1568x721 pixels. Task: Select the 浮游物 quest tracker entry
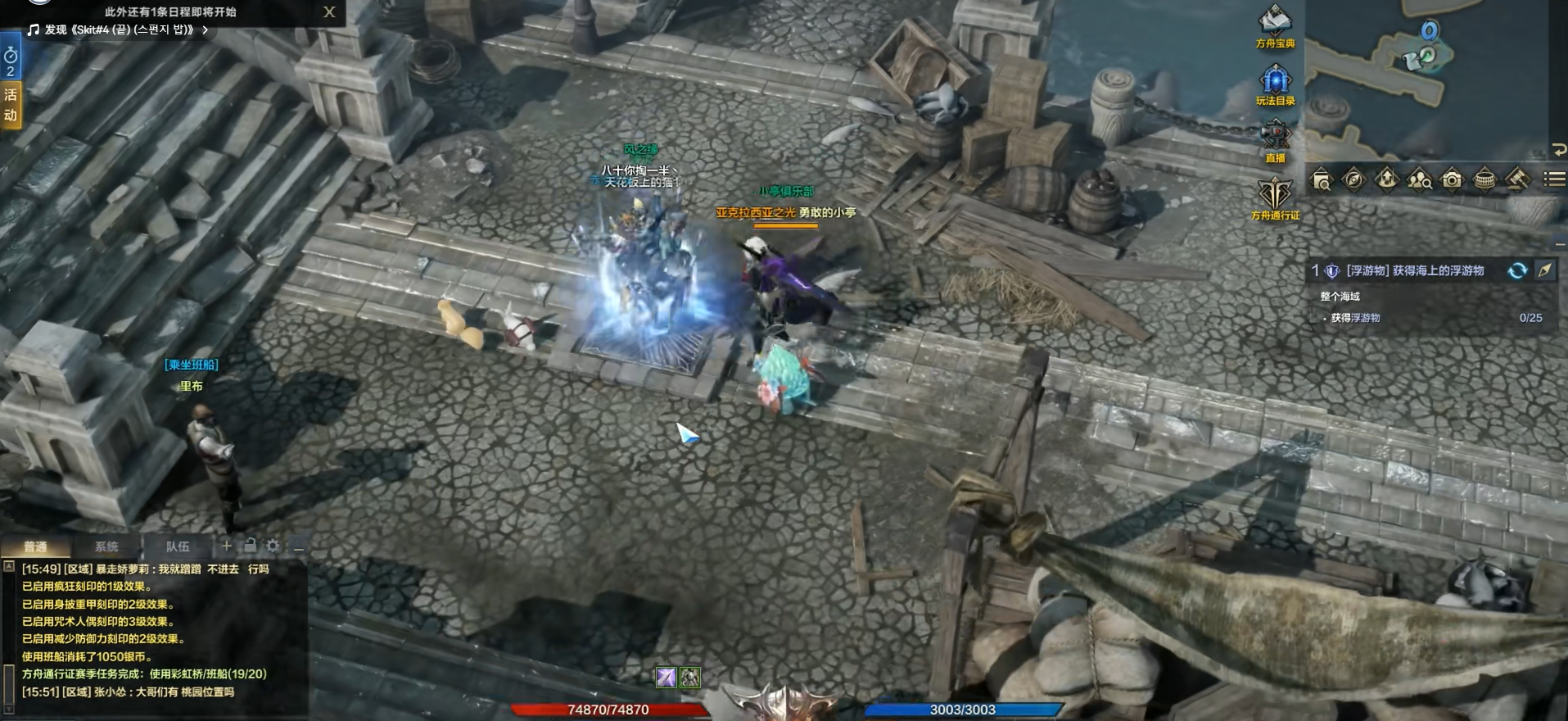(x=1414, y=270)
